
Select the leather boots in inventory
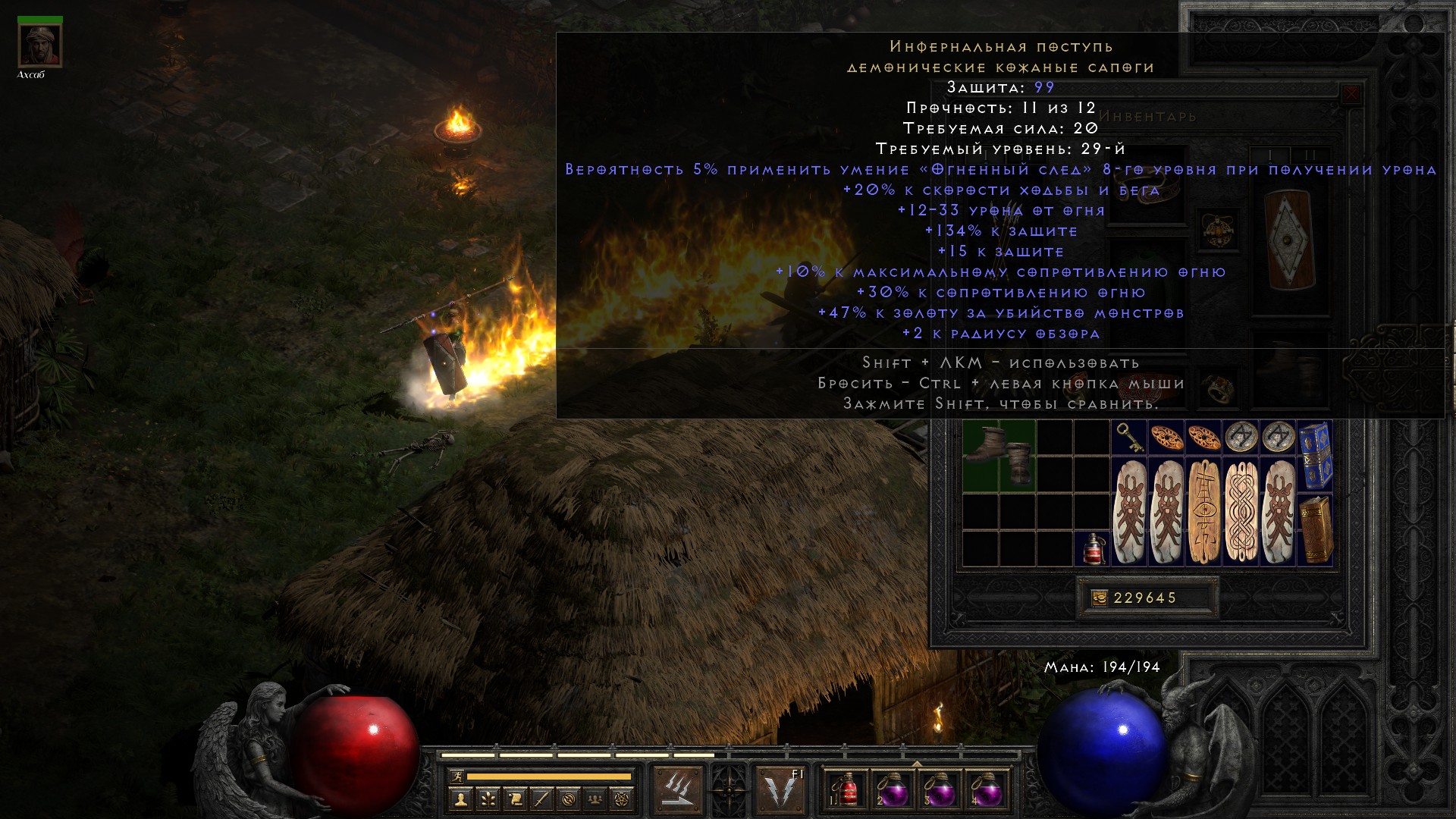(x=999, y=456)
